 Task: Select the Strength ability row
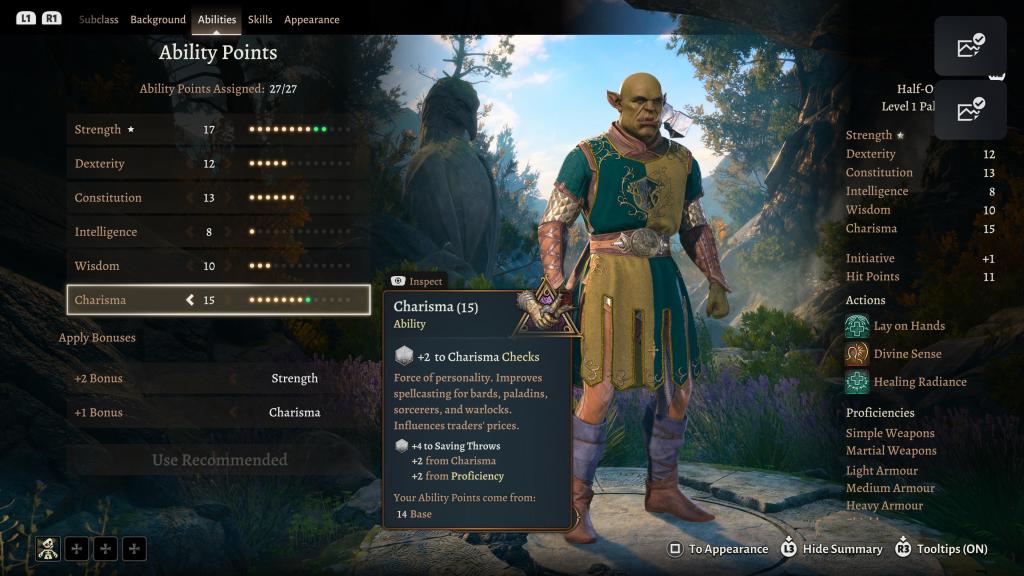(218, 130)
